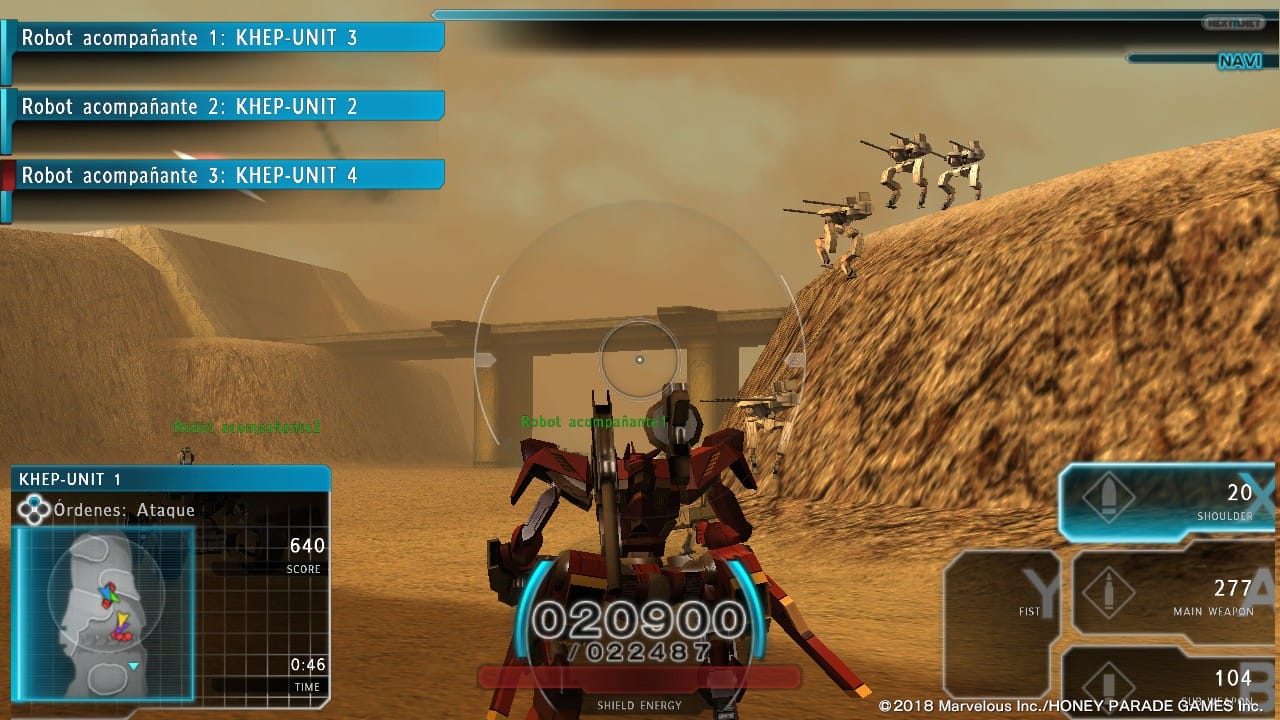Click the D-pad Órdenes icon
1280x720 pixels.
36,510
